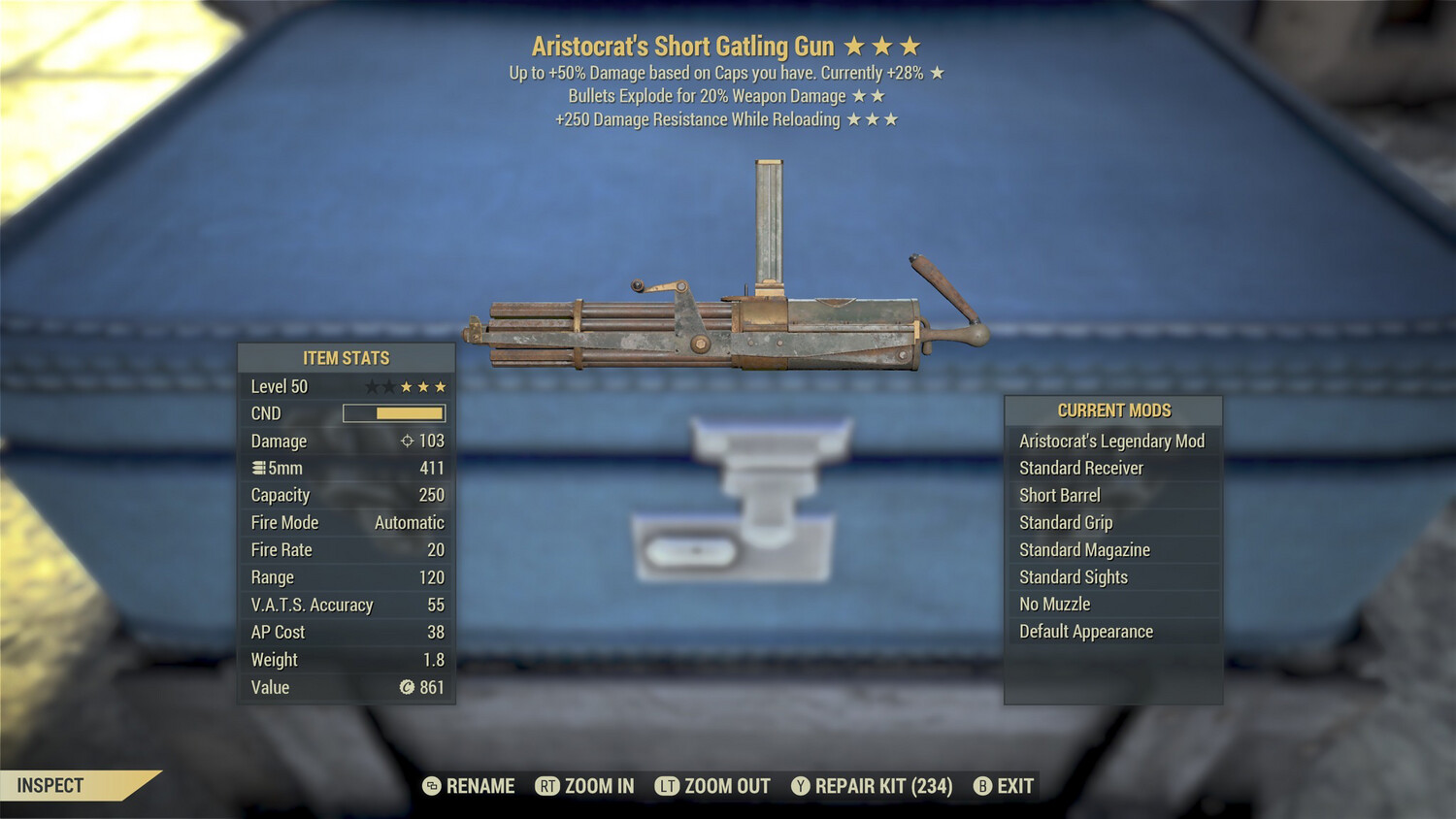This screenshot has height=819, width=1456.
Task: Expand the ITEM STATS panel header
Action: (346, 357)
